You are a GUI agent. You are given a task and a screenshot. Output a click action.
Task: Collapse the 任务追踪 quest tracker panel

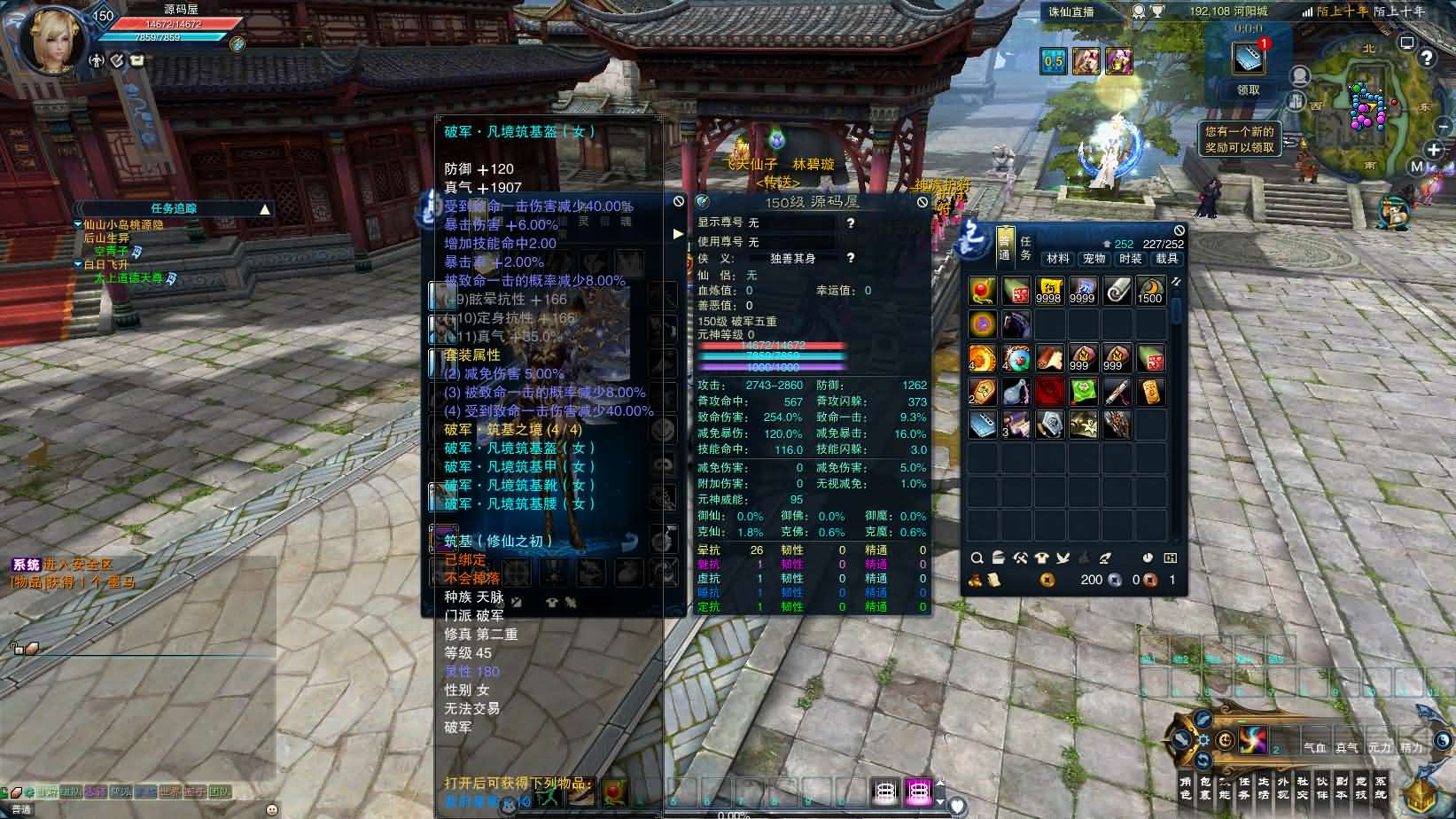(266, 207)
